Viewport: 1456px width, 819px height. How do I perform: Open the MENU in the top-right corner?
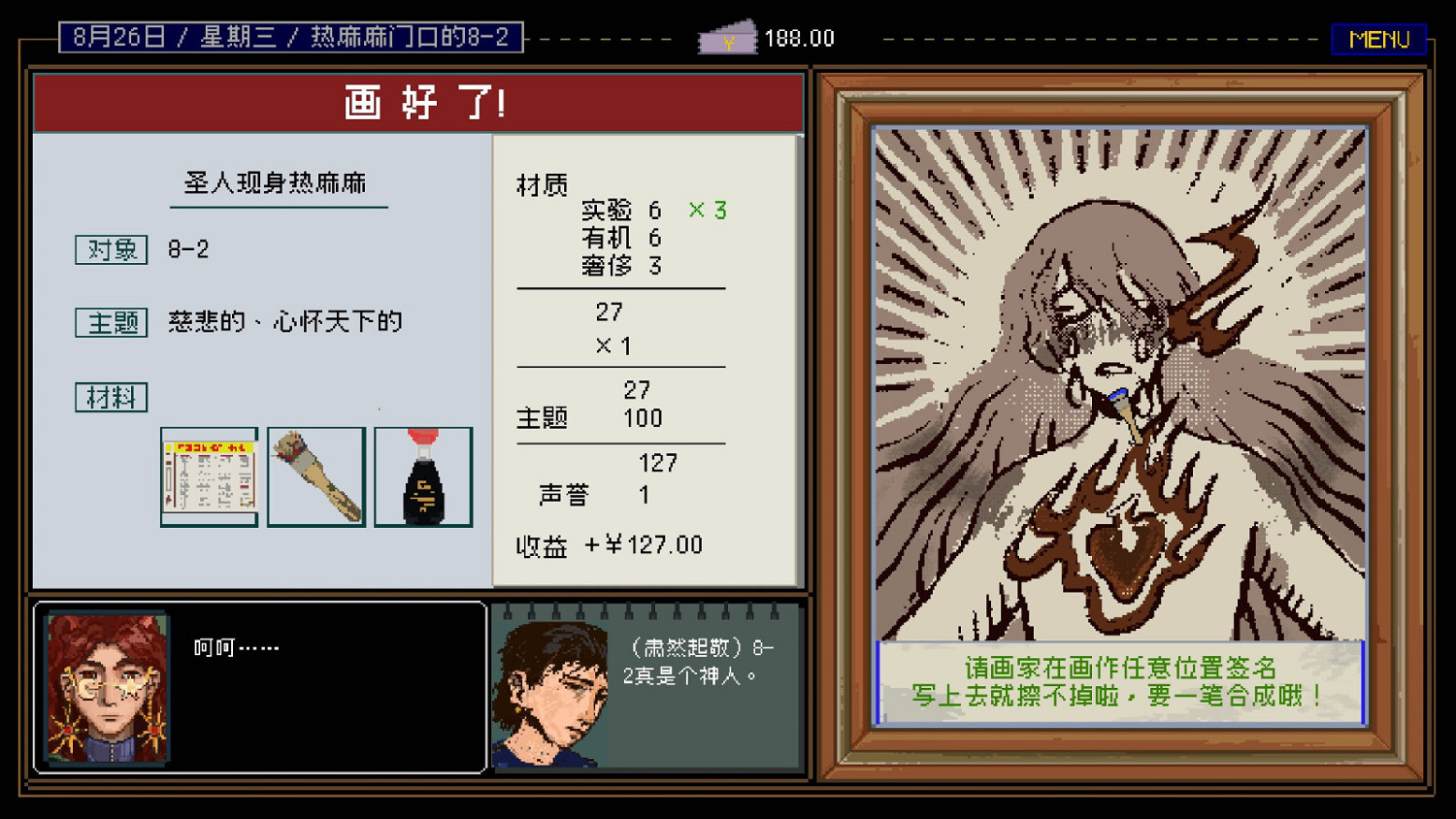(x=1378, y=40)
